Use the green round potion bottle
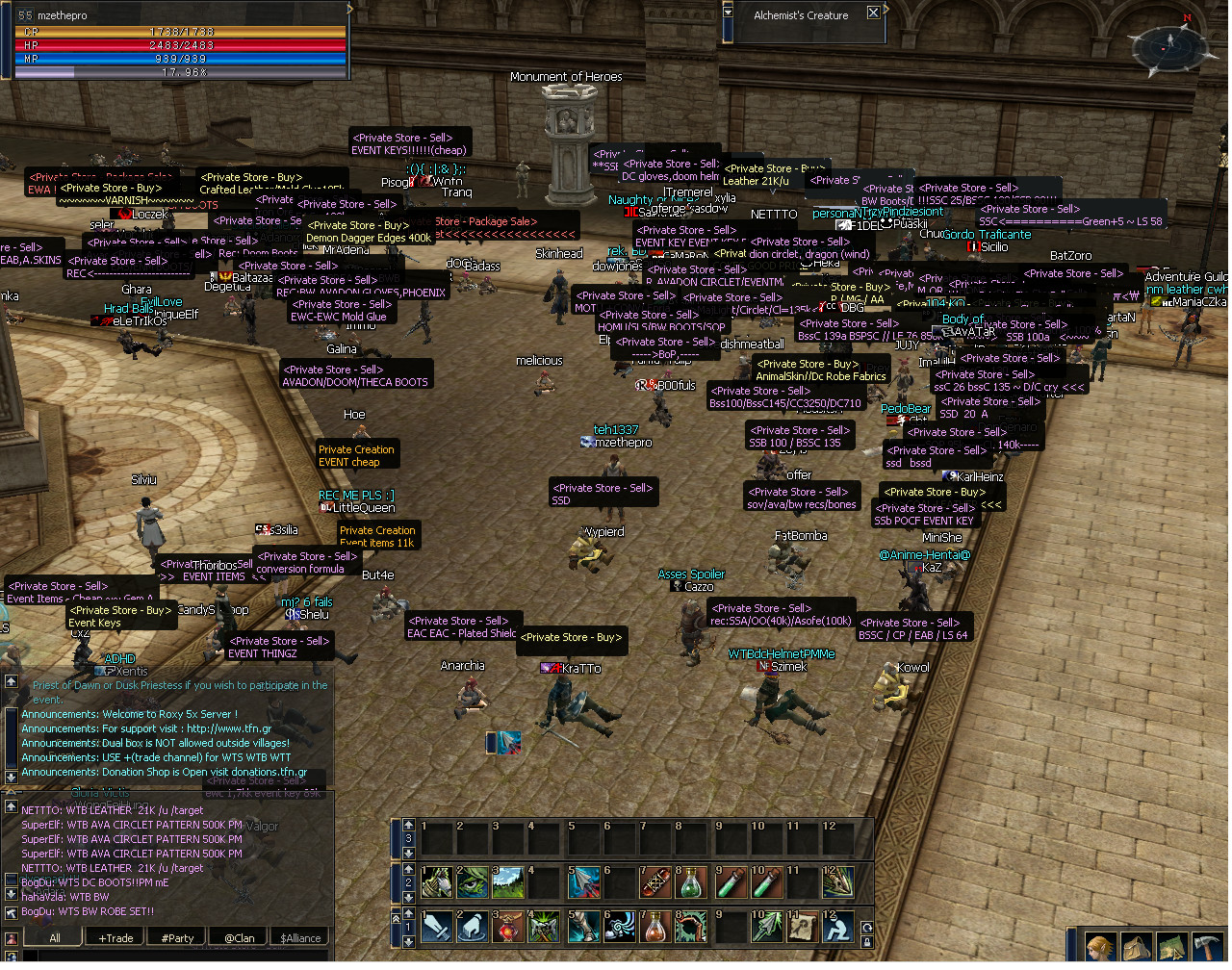Image resolution: width=1232 pixels, height=970 pixels. pos(691,881)
